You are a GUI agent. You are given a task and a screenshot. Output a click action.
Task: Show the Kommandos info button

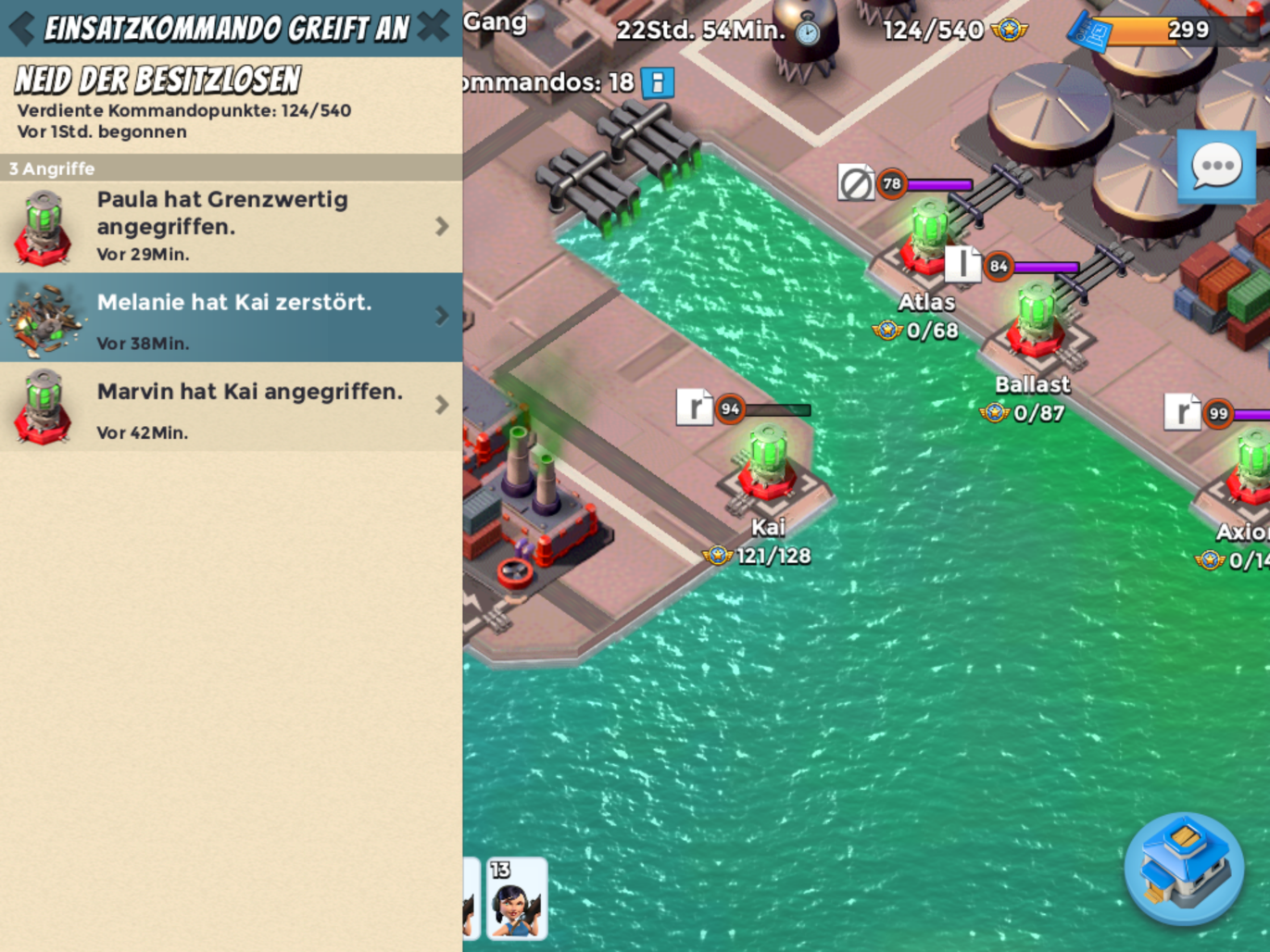point(657,82)
